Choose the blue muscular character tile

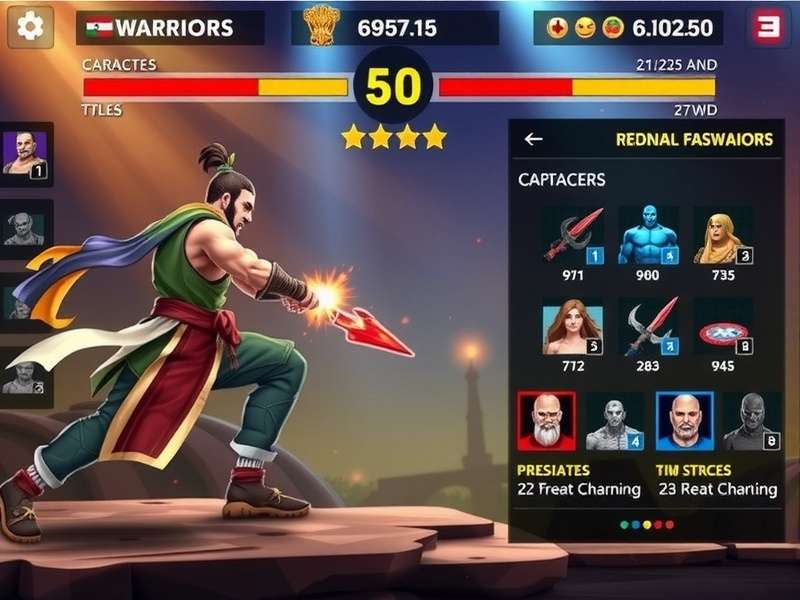click(x=648, y=235)
